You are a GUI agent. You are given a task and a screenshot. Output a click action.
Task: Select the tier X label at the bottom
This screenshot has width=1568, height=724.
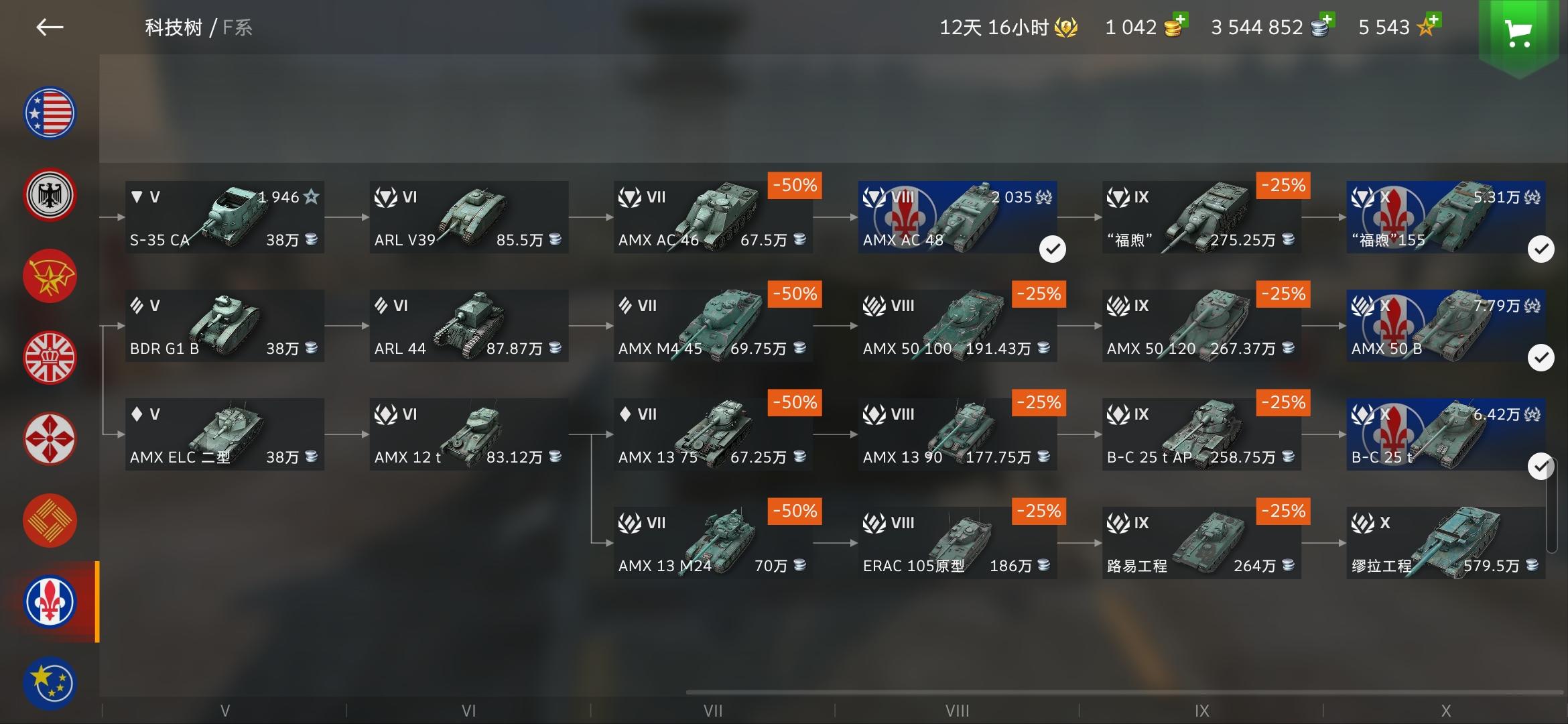pos(1447,710)
